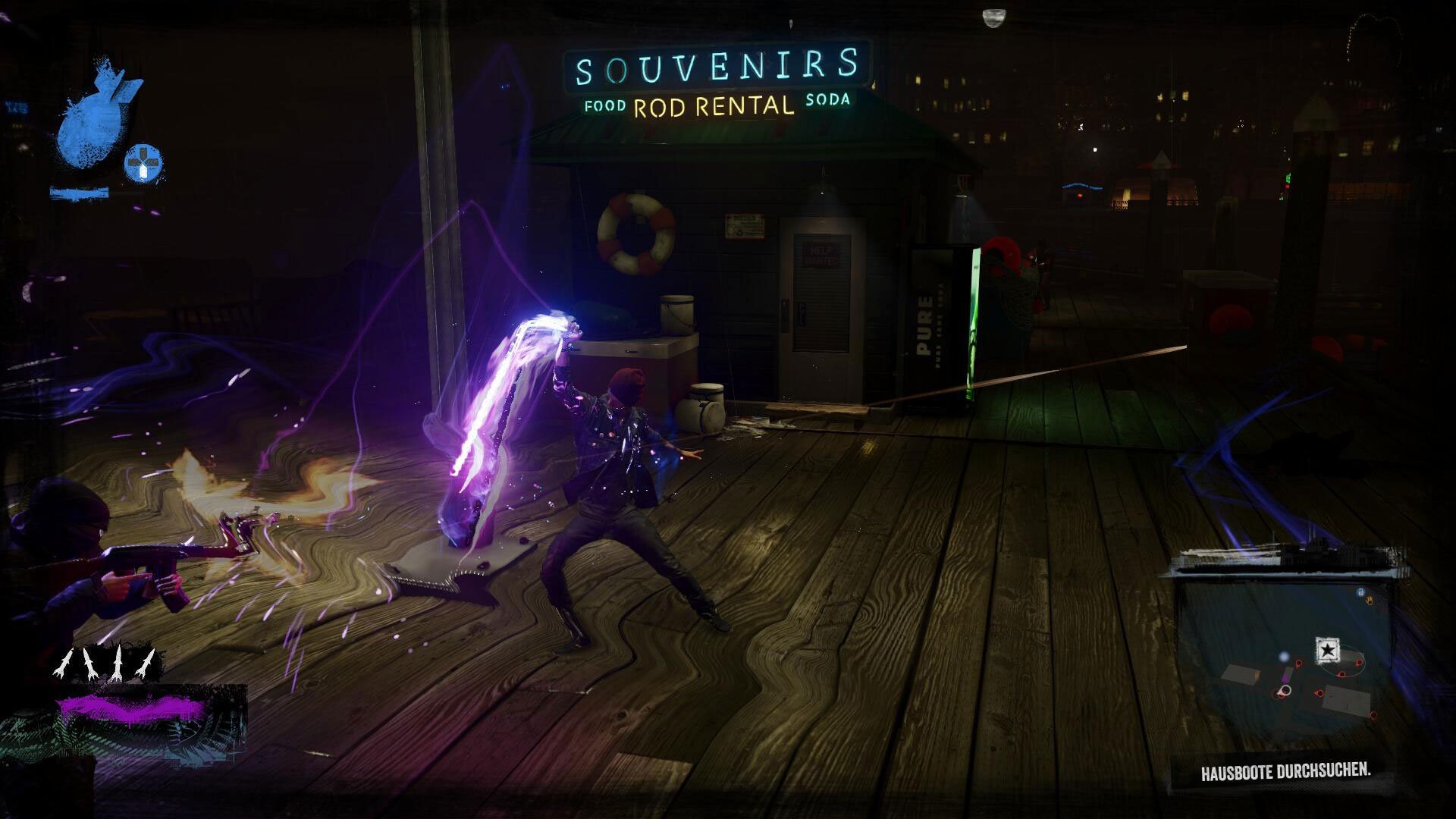Click the D-pad power selector icon

click(x=143, y=162)
